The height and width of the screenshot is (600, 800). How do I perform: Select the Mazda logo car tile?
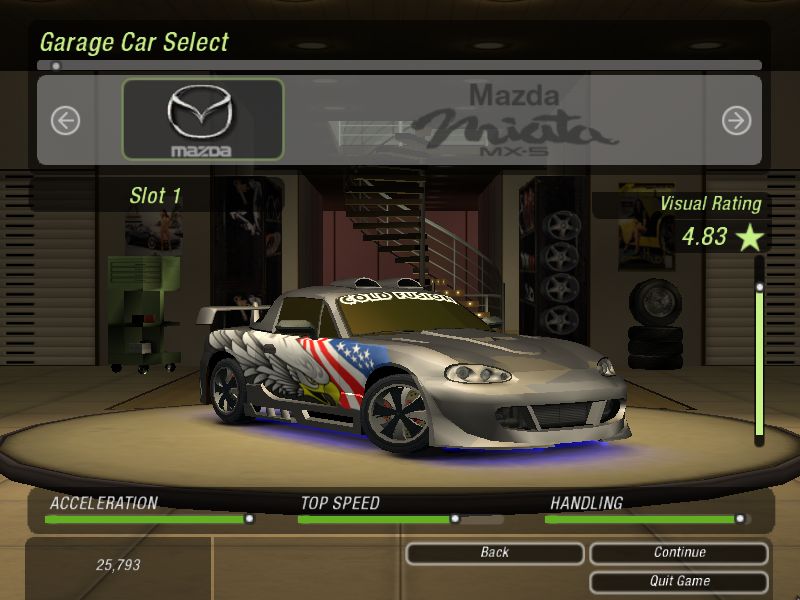pyautogui.click(x=203, y=120)
